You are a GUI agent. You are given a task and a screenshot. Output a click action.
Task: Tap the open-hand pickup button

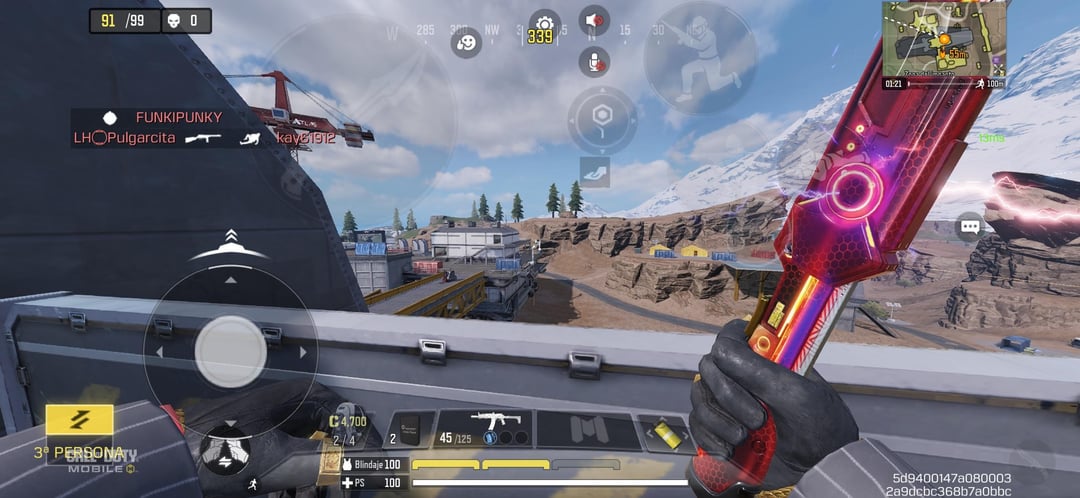pos(594,171)
